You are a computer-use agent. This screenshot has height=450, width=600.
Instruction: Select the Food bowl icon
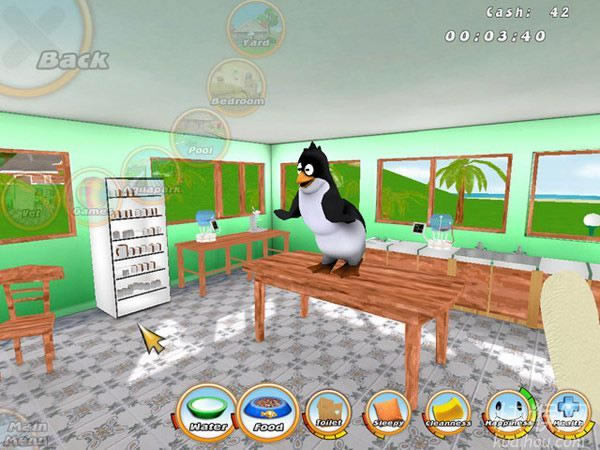(269, 412)
